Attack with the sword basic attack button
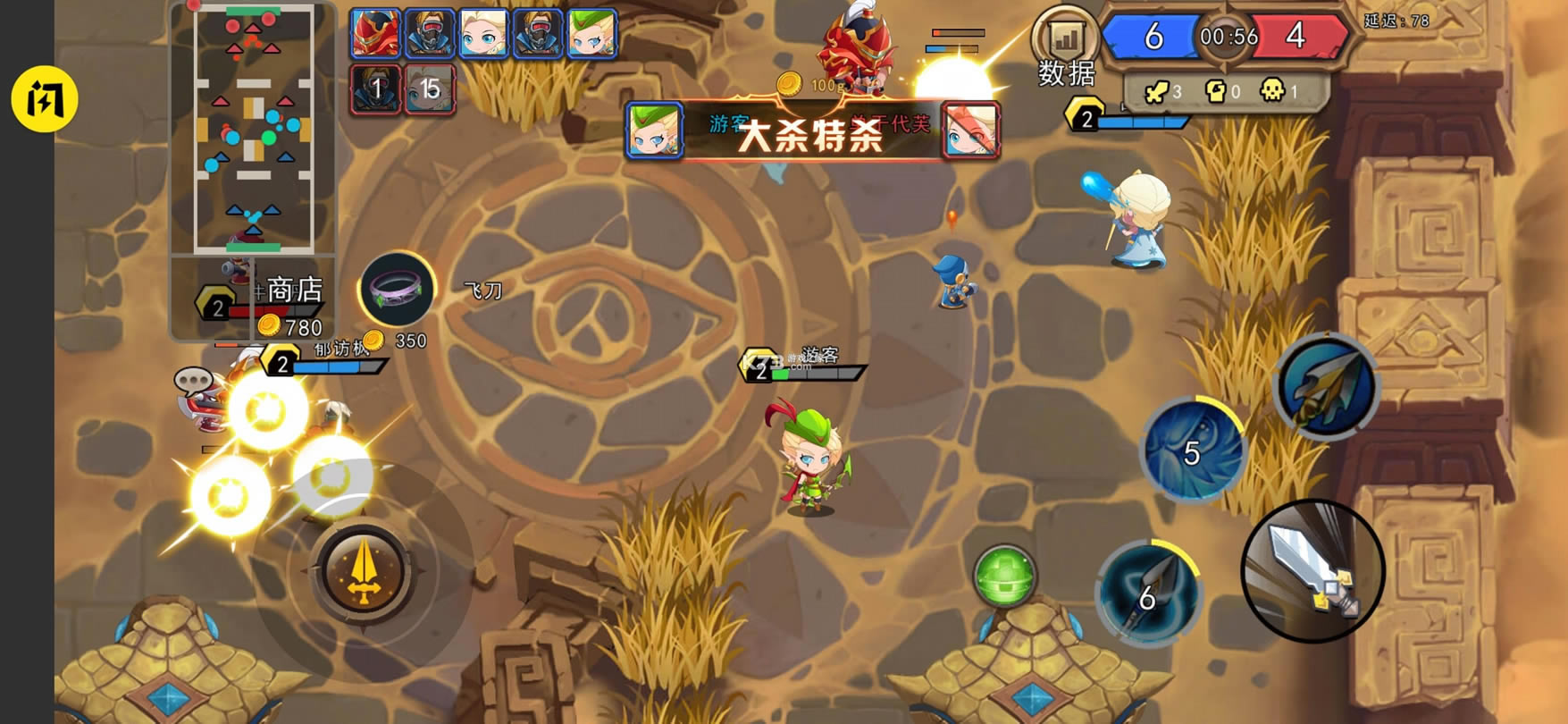Viewport: 1568px width, 724px height. [x=1312, y=571]
